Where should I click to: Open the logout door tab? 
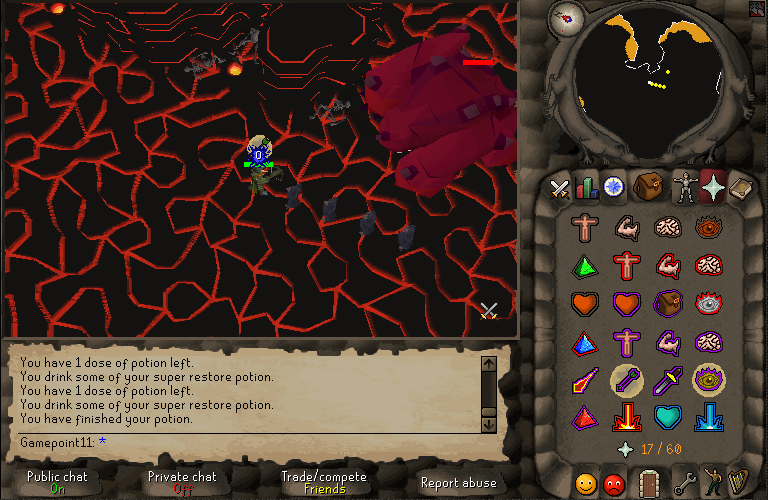[x=650, y=483]
